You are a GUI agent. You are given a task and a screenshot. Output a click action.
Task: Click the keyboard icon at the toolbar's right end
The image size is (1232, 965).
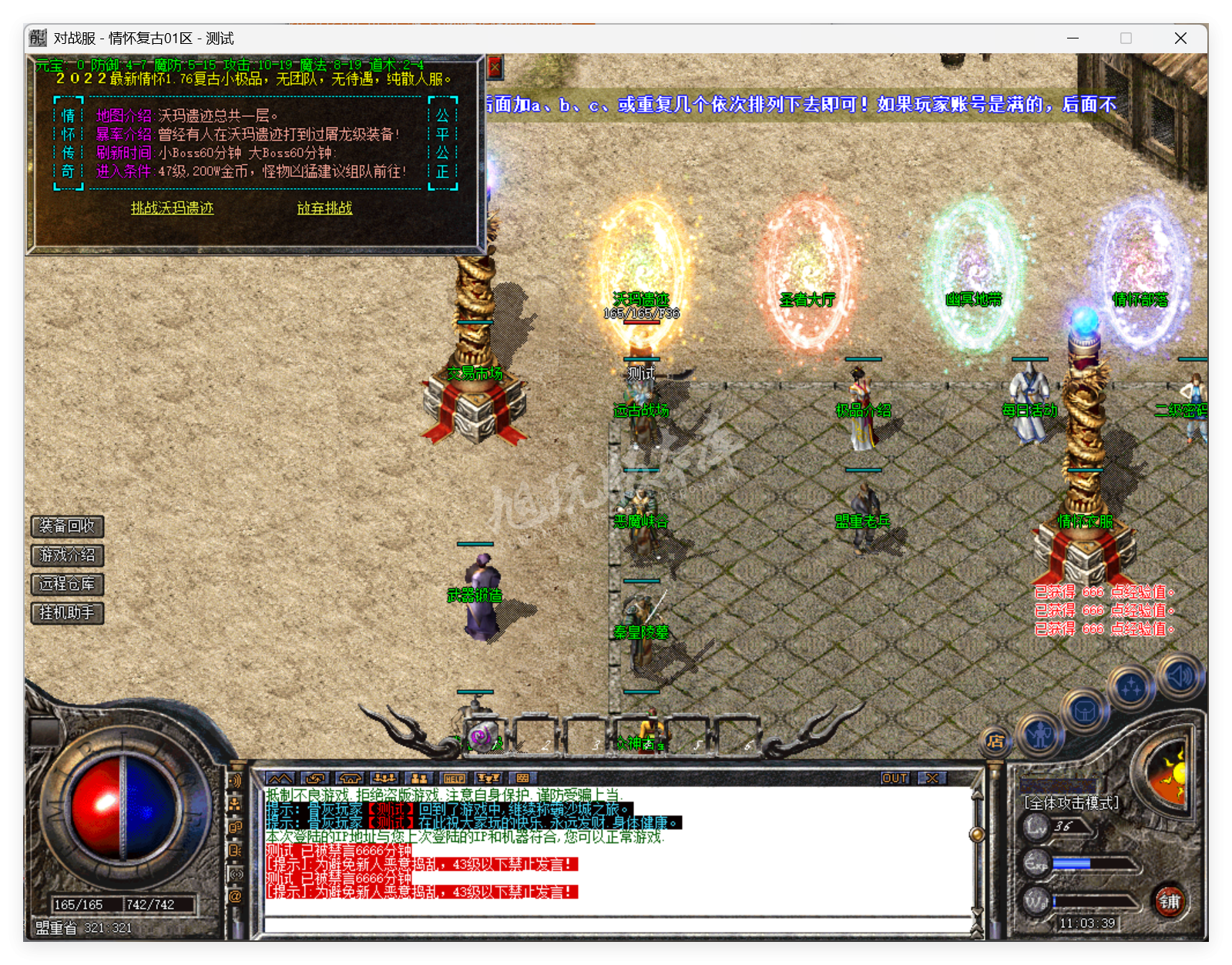click(522, 779)
